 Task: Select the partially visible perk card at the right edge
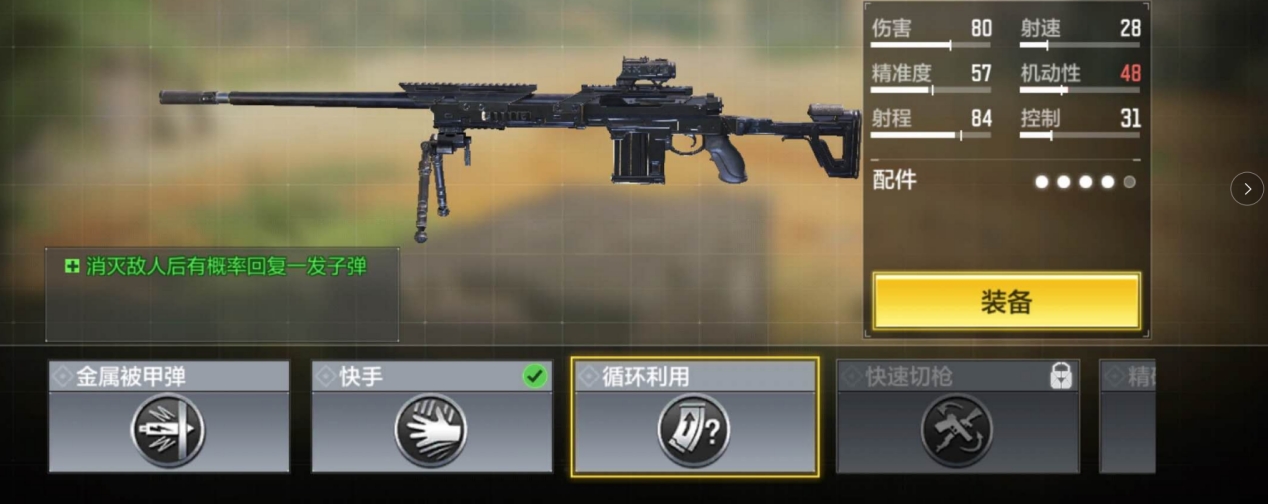coord(1127,417)
